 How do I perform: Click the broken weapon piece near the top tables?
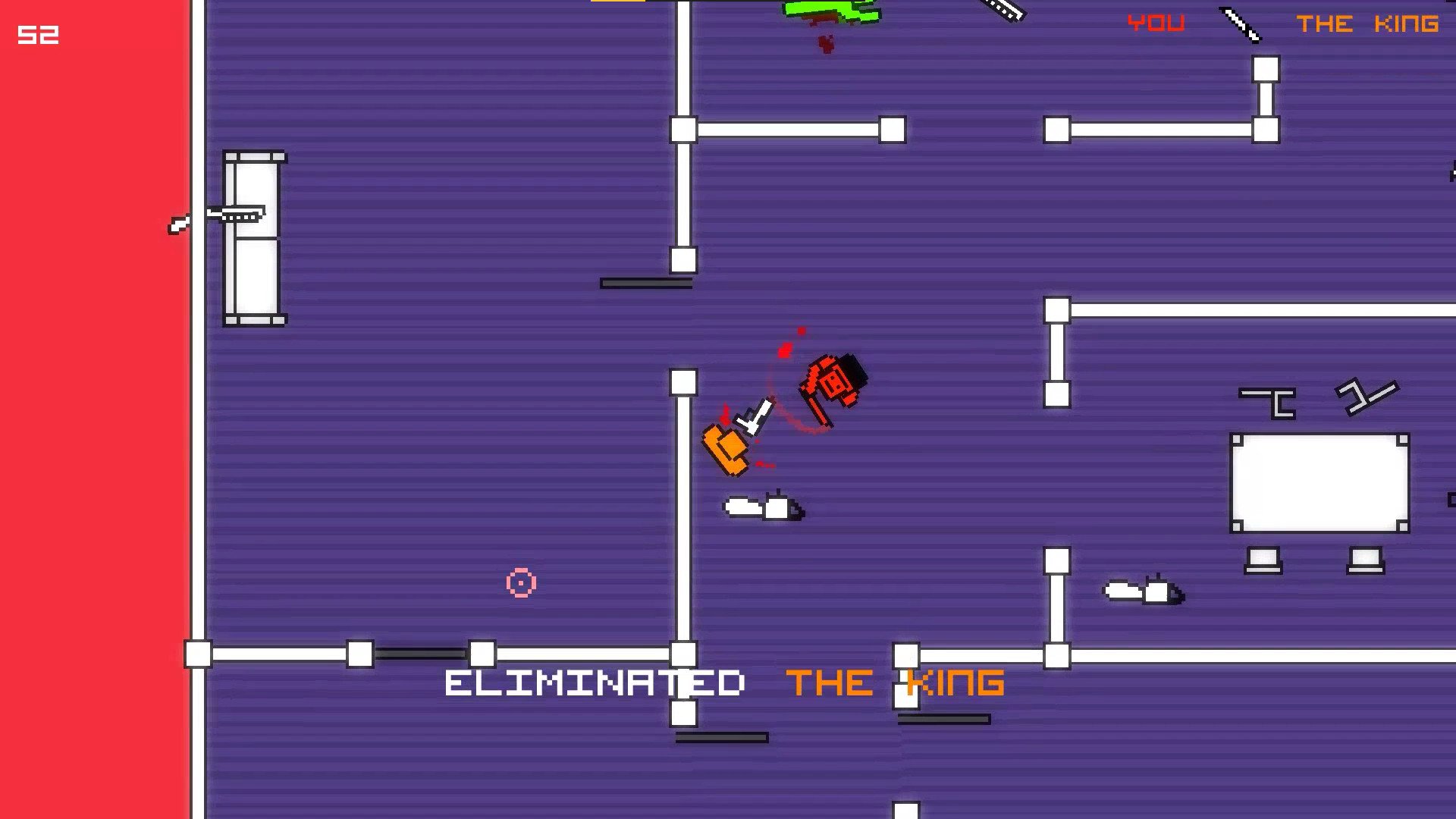pos(1001,11)
